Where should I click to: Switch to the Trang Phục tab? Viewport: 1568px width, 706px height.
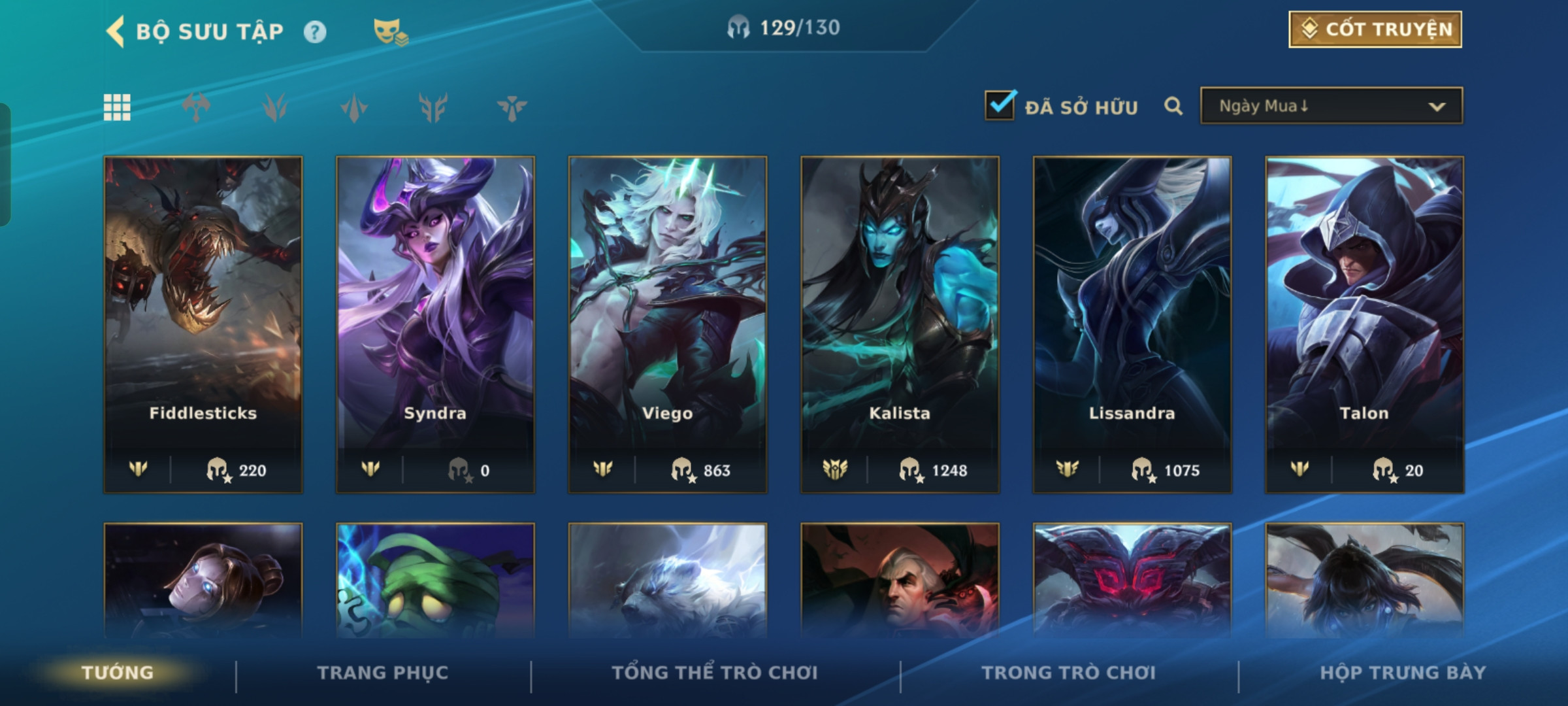[x=383, y=673]
